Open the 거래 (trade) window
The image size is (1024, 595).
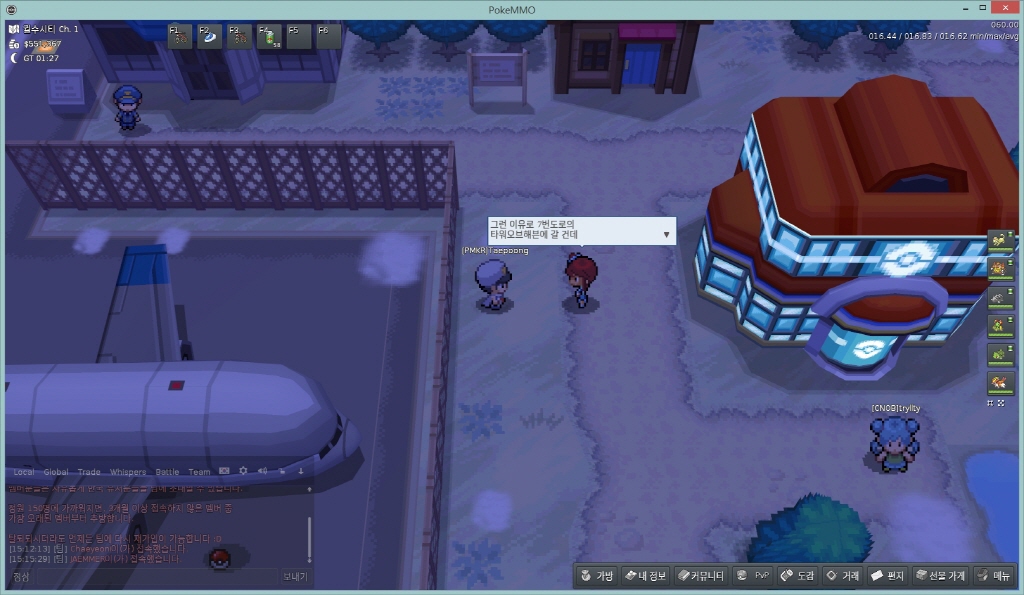click(842, 576)
